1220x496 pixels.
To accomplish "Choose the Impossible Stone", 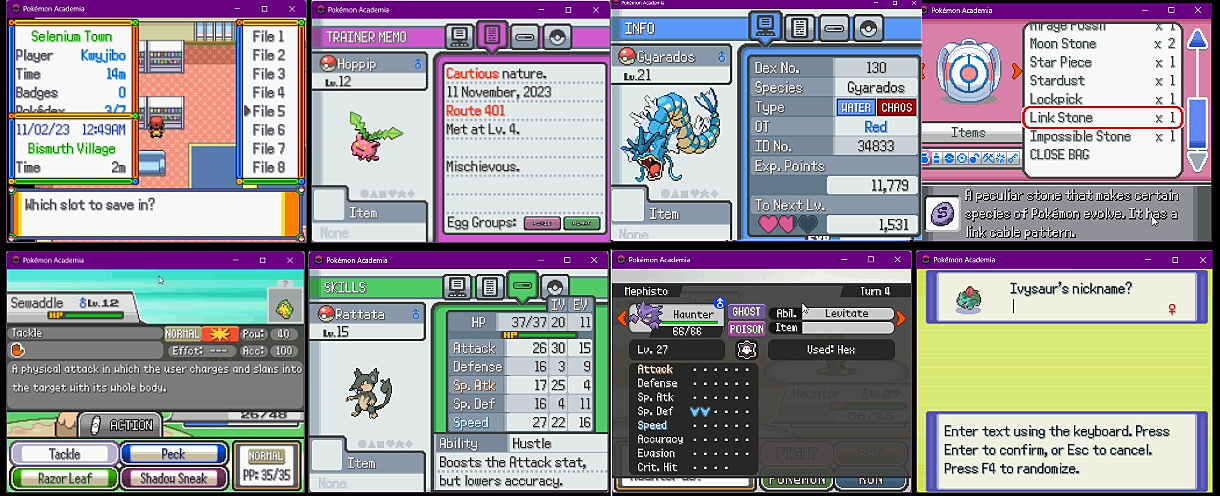I will pos(1080,136).
